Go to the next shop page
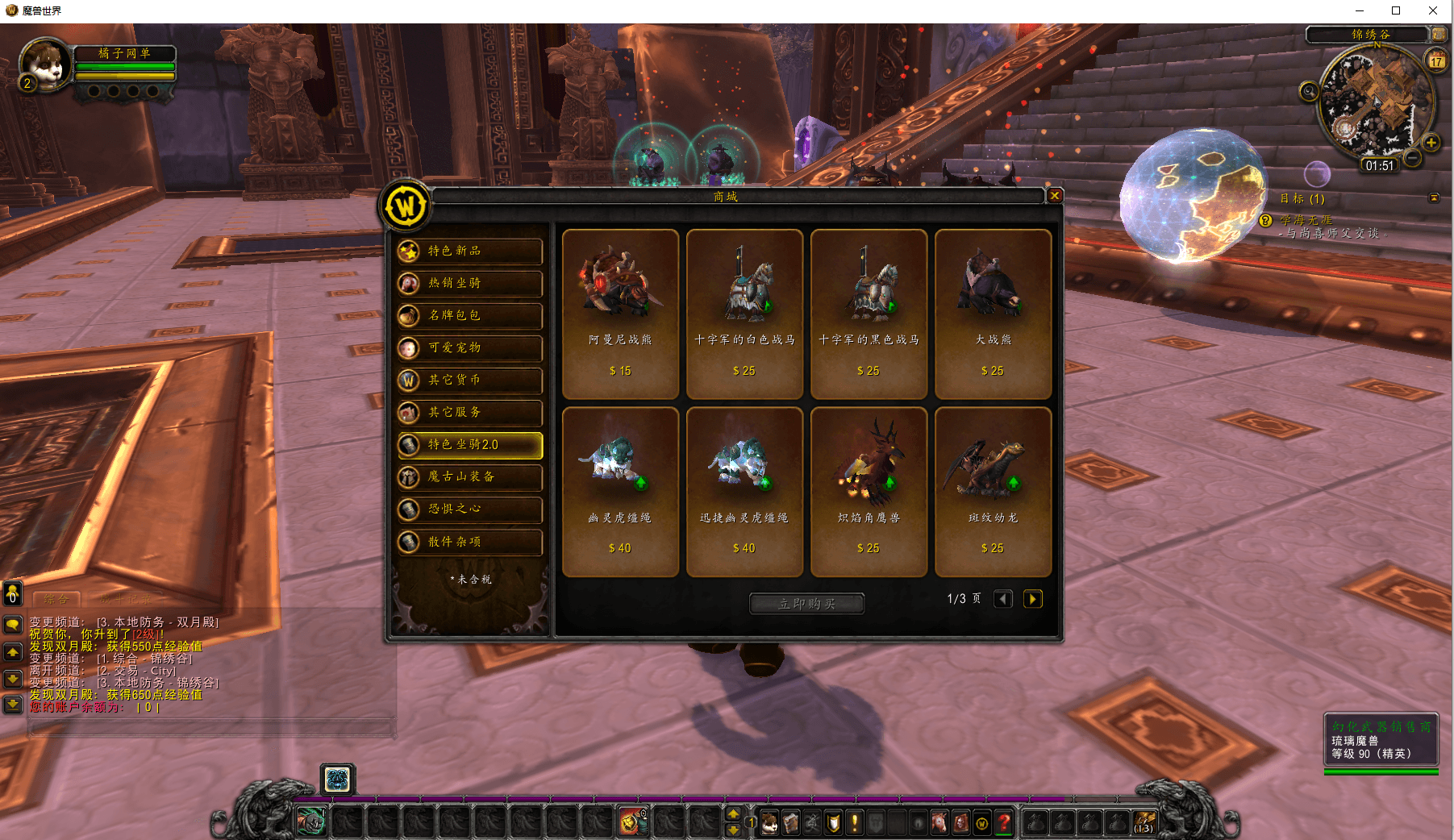 coord(1032,599)
